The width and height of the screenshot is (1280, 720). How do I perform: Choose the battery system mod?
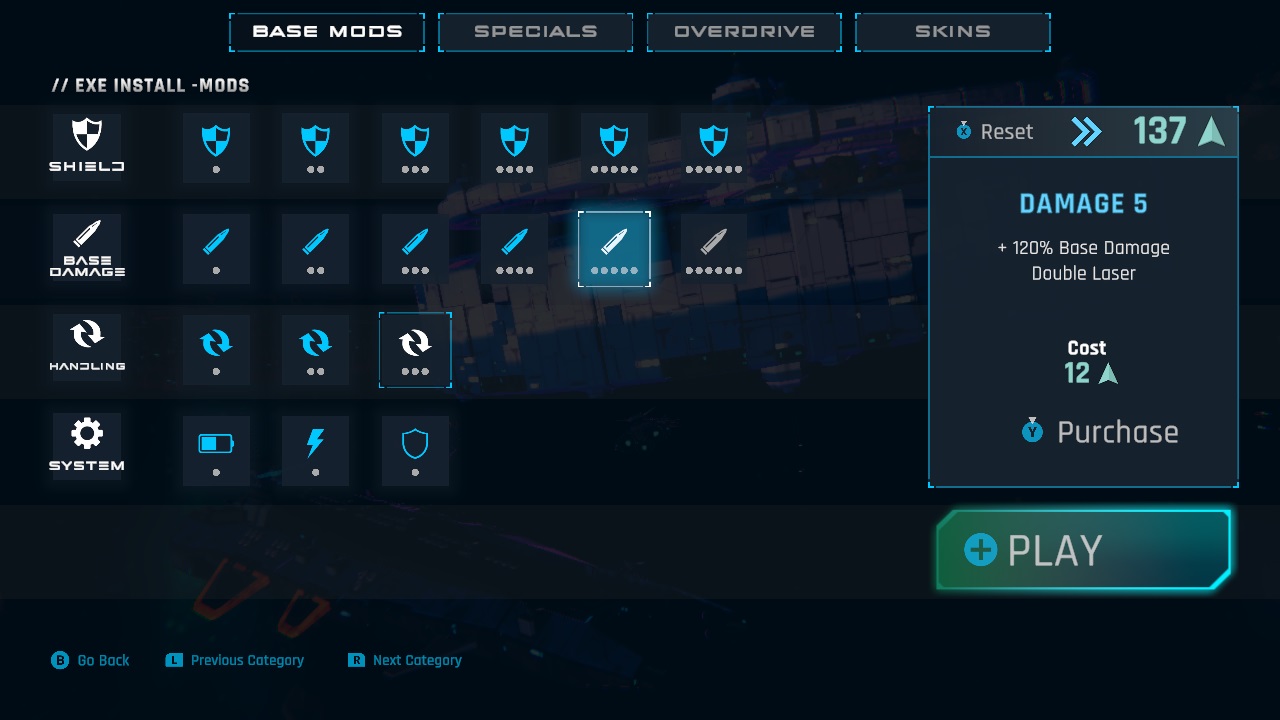(x=216, y=450)
